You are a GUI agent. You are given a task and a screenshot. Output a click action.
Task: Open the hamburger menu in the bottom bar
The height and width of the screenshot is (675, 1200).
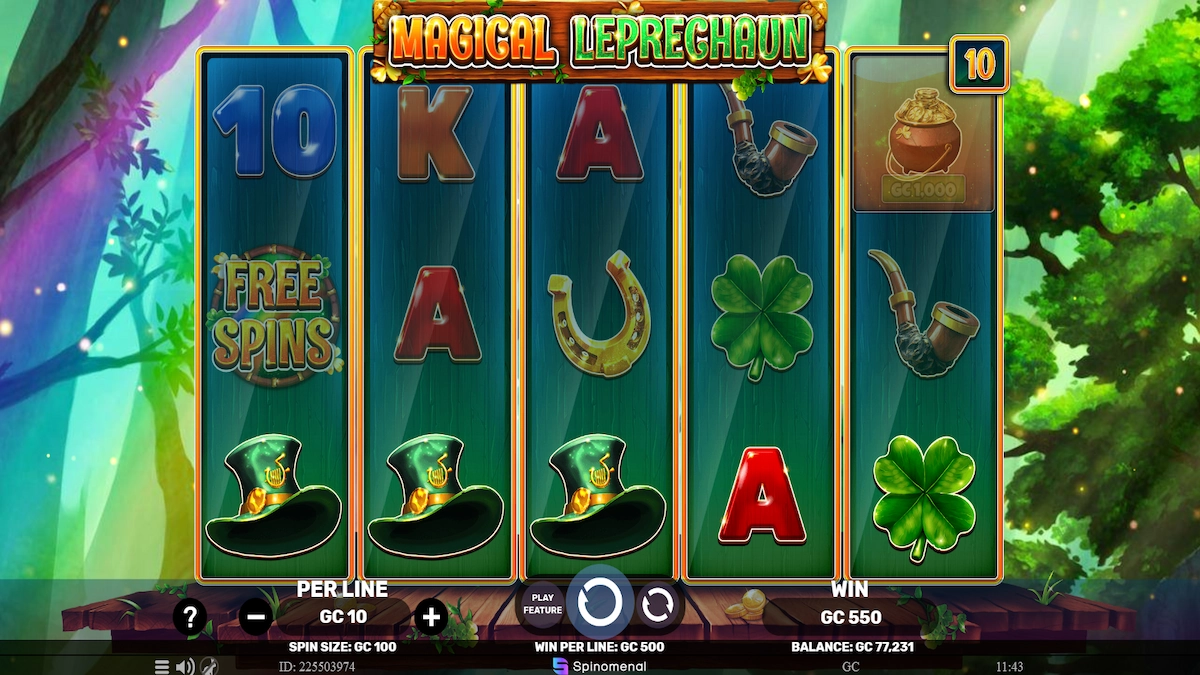[x=162, y=666]
